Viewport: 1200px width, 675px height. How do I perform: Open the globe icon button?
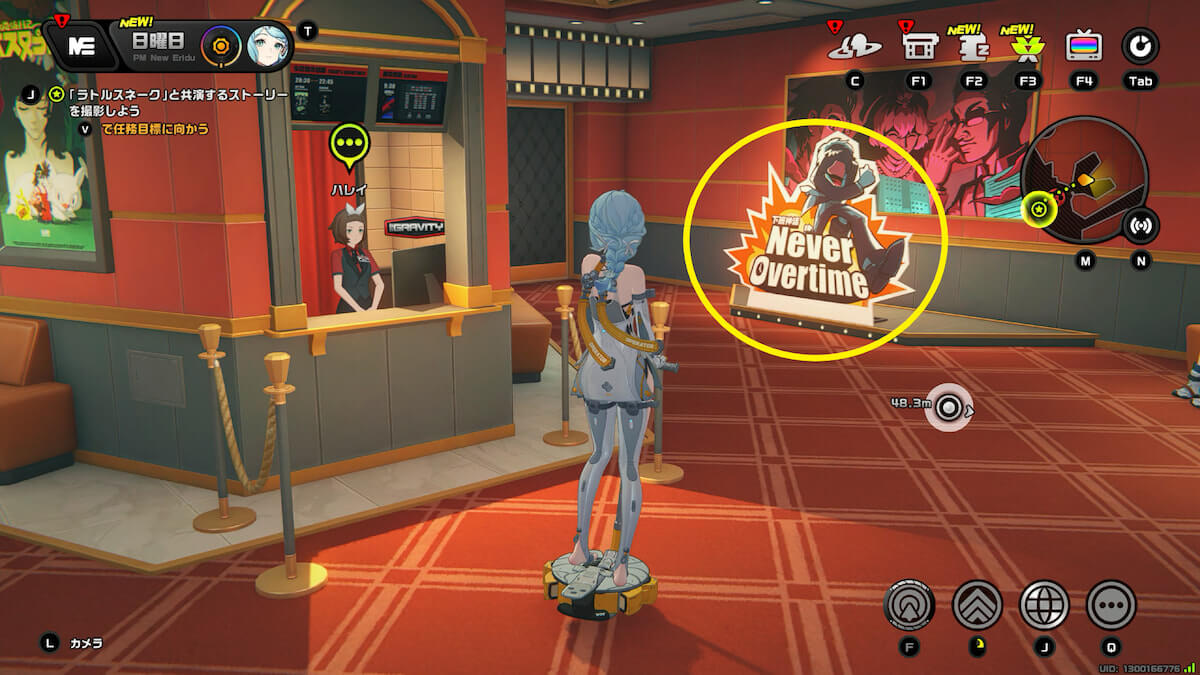point(1044,605)
